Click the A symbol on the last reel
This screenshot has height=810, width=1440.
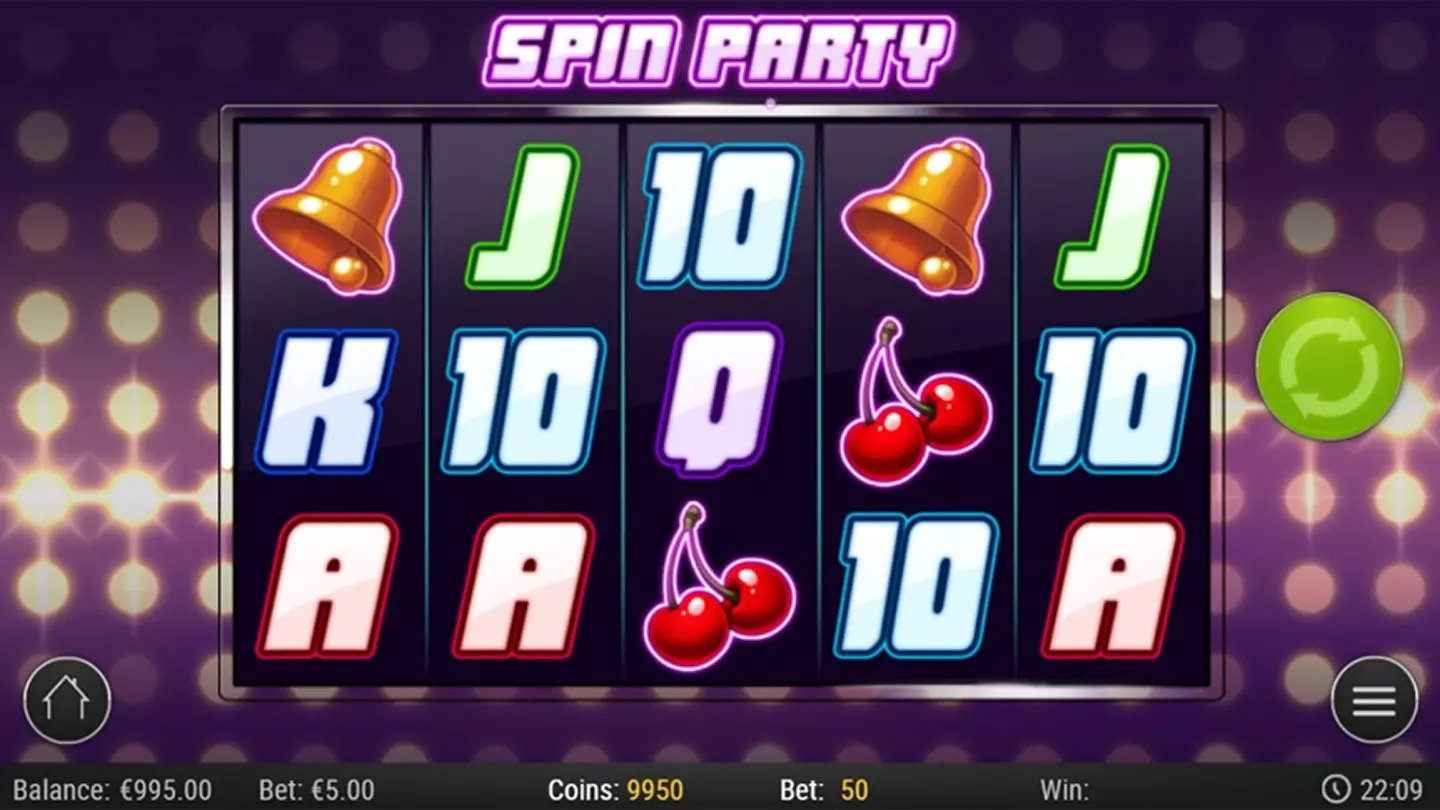1110,575
